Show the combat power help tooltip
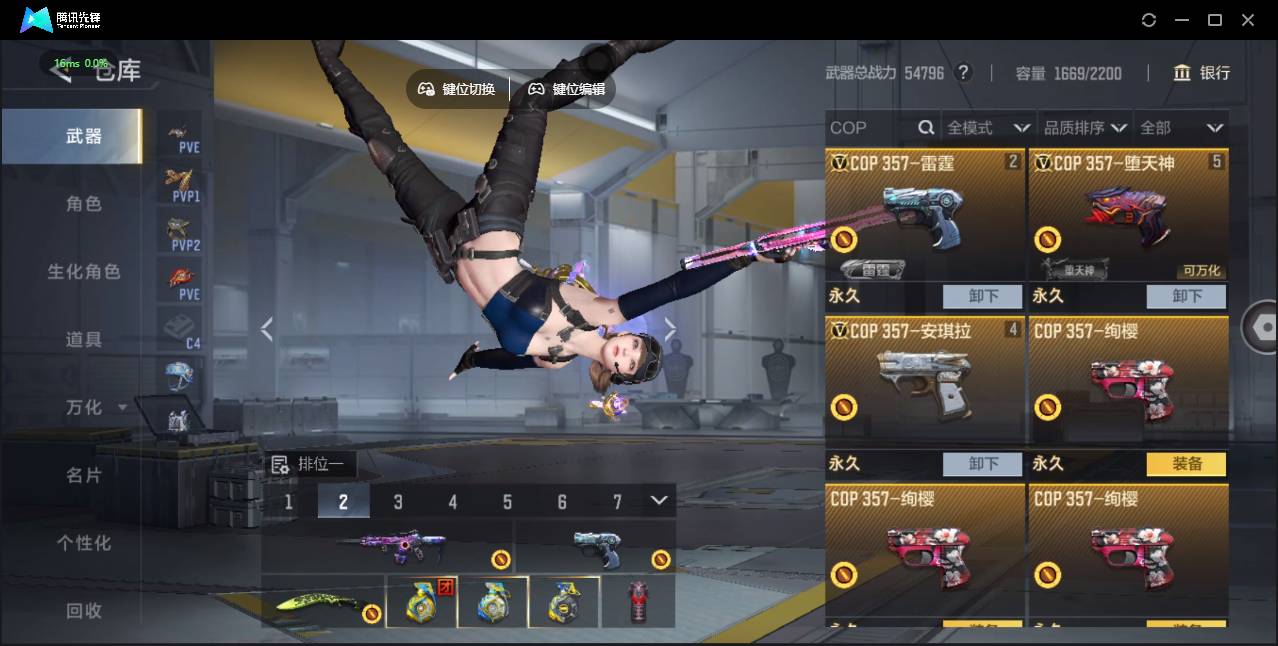This screenshot has width=1278, height=646. click(963, 73)
